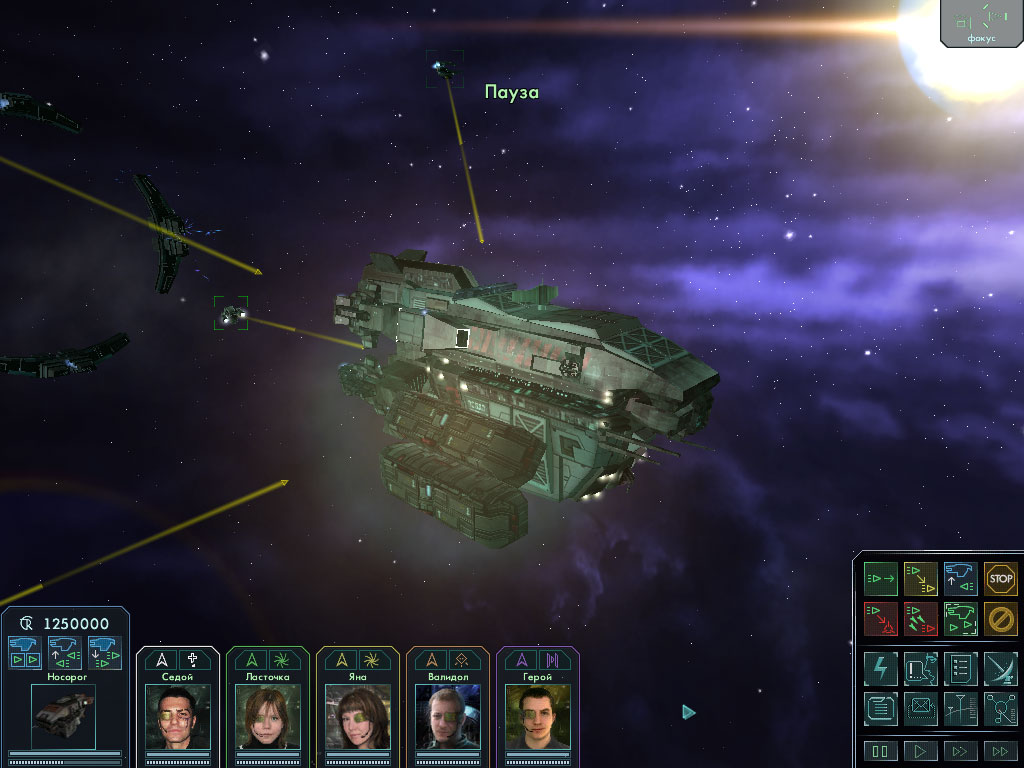Resume at normal play speed

tap(921, 751)
